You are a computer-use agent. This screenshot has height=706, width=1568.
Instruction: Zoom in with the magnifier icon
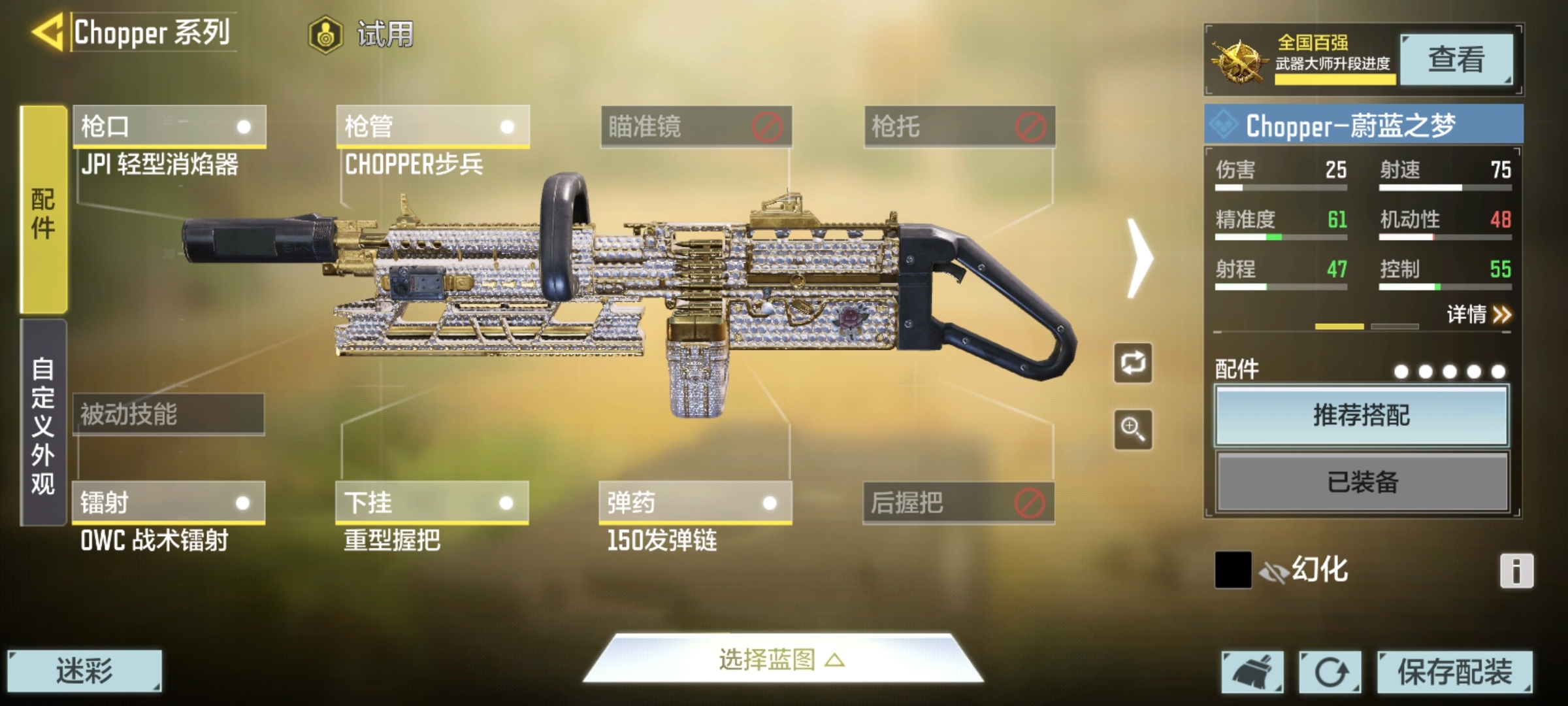point(1133,429)
